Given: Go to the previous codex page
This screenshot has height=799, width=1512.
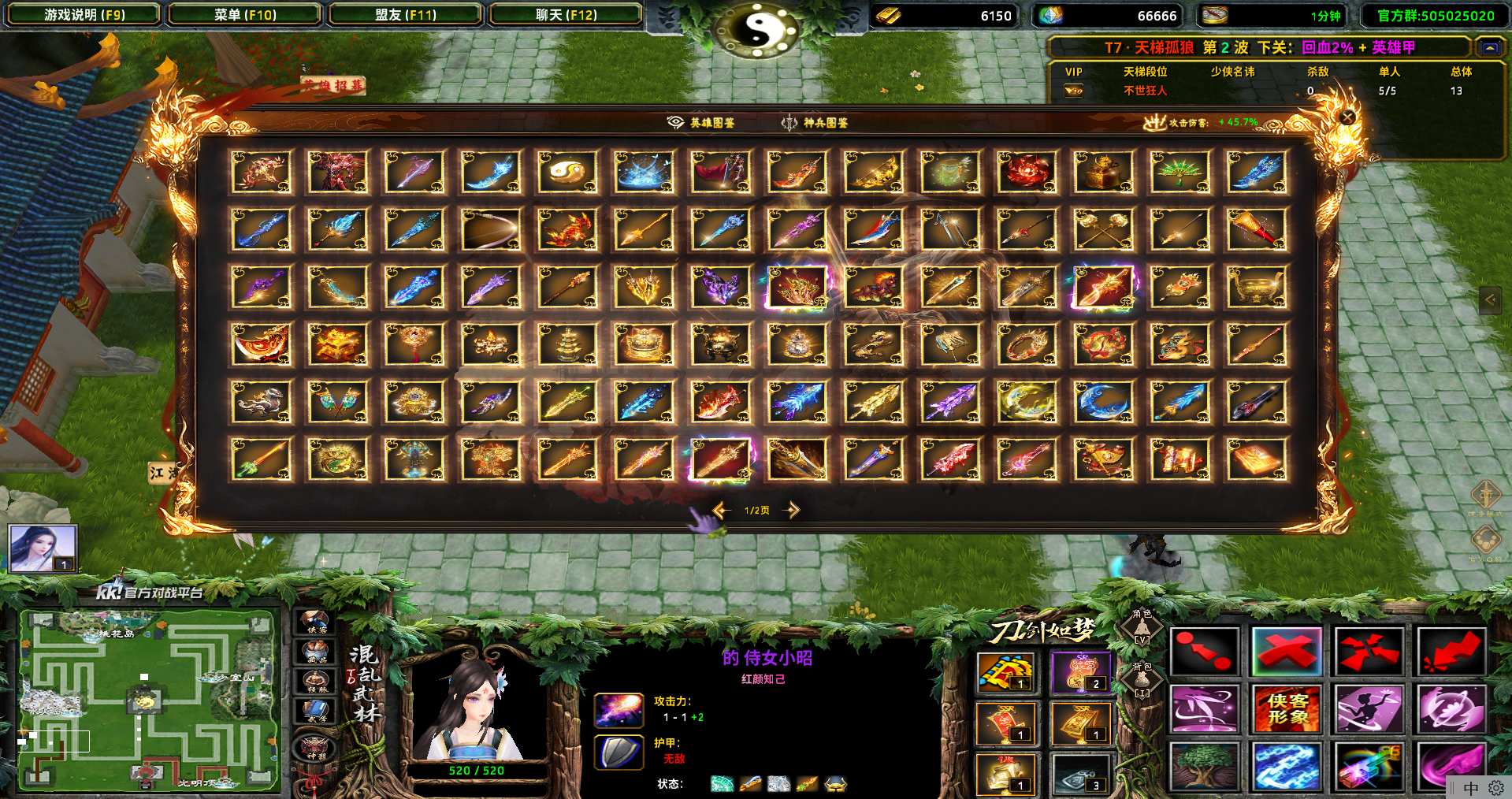Looking at the screenshot, I should [721, 511].
